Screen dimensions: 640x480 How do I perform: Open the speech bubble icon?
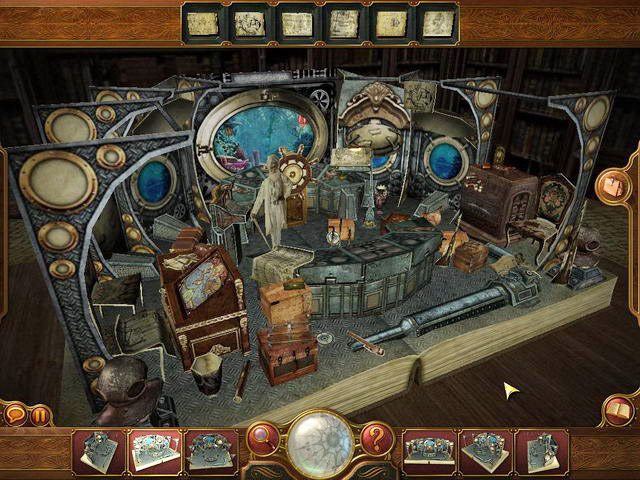tap(17, 413)
